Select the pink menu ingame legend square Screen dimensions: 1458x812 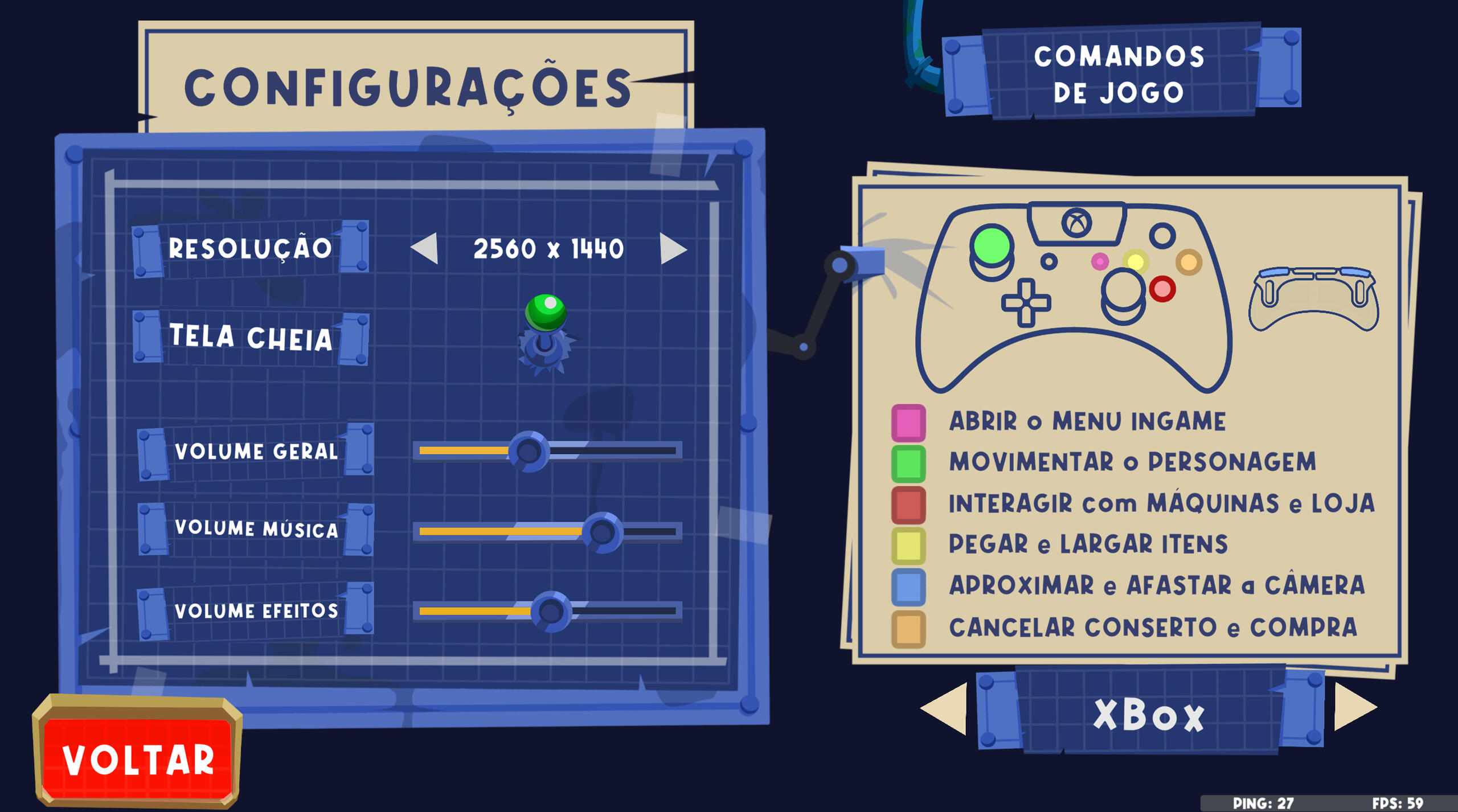[907, 423]
